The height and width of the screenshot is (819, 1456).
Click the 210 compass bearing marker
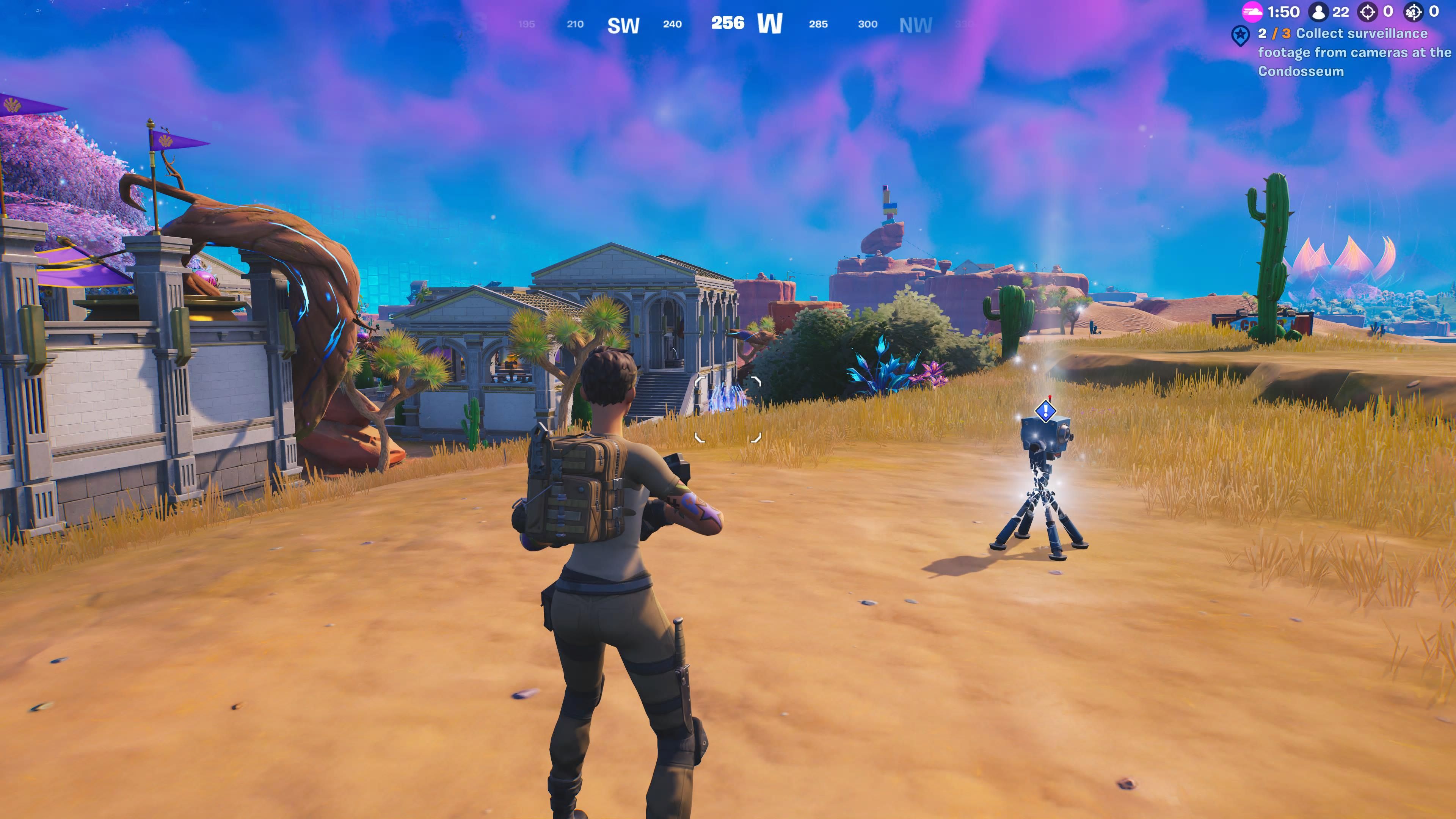tap(574, 24)
